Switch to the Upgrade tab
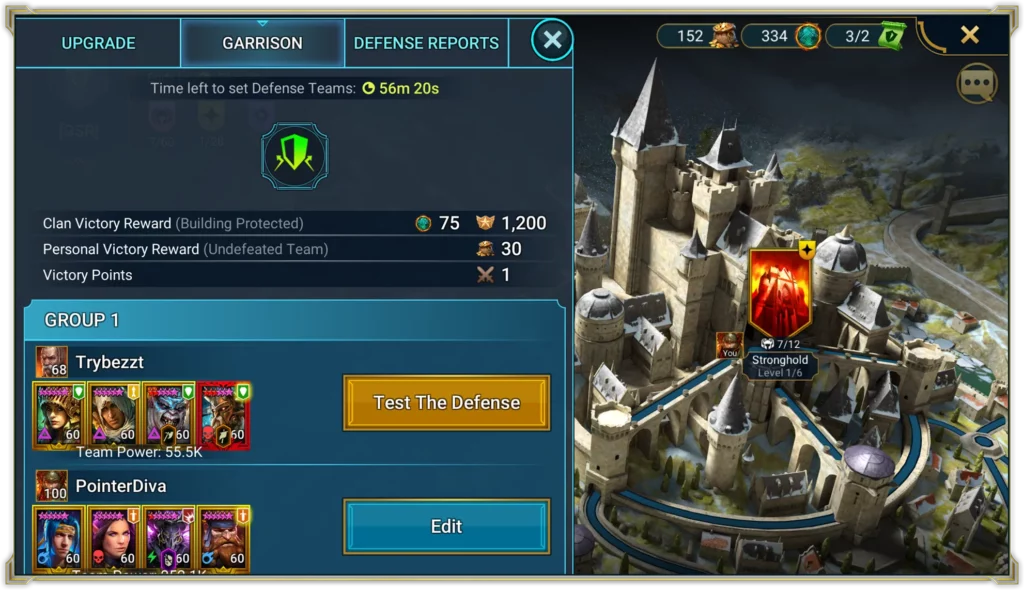This screenshot has height=590, width=1024. tap(98, 43)
